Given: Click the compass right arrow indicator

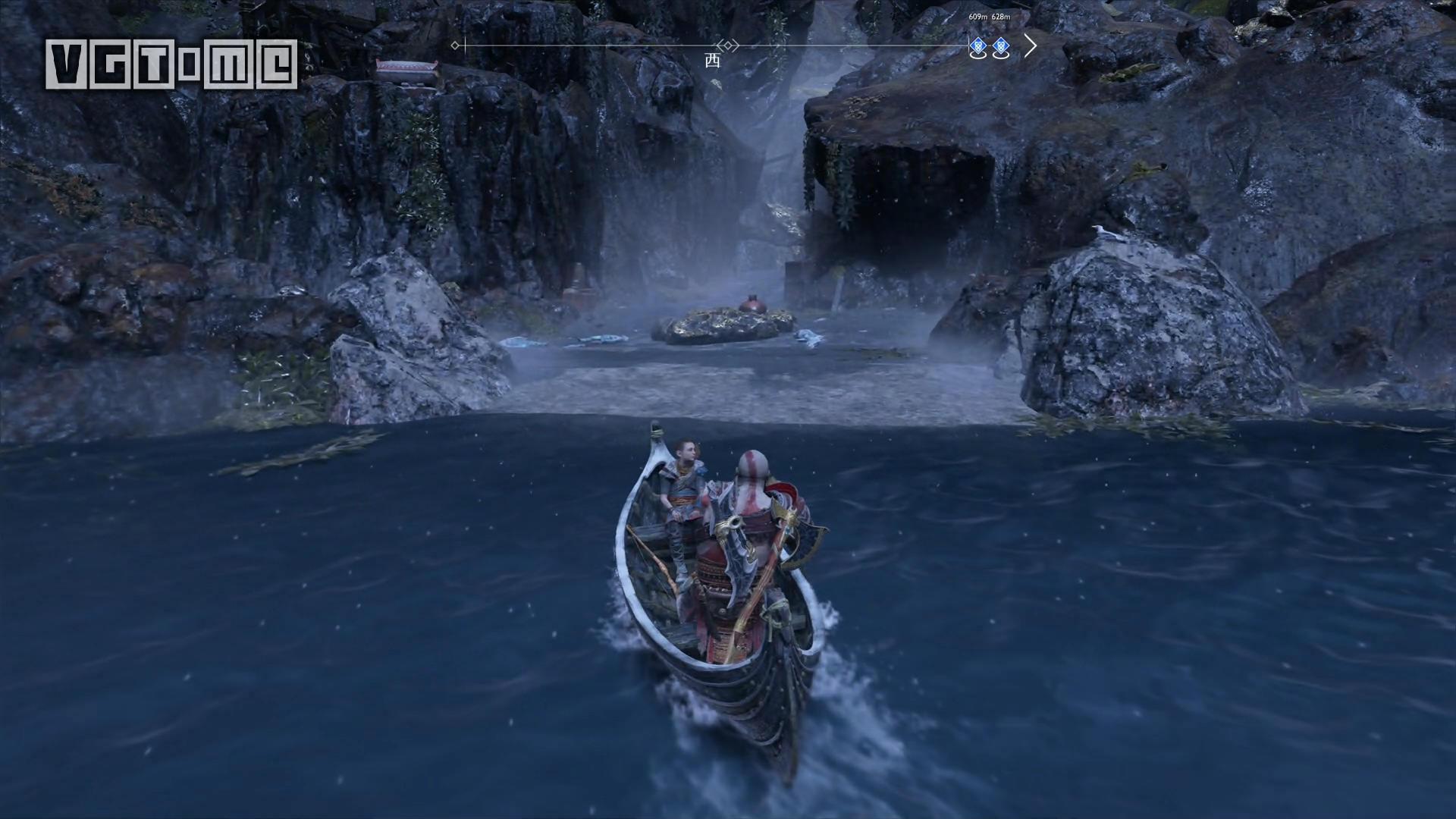Looking at the screenshot, I should click(x=1030, y=46).
